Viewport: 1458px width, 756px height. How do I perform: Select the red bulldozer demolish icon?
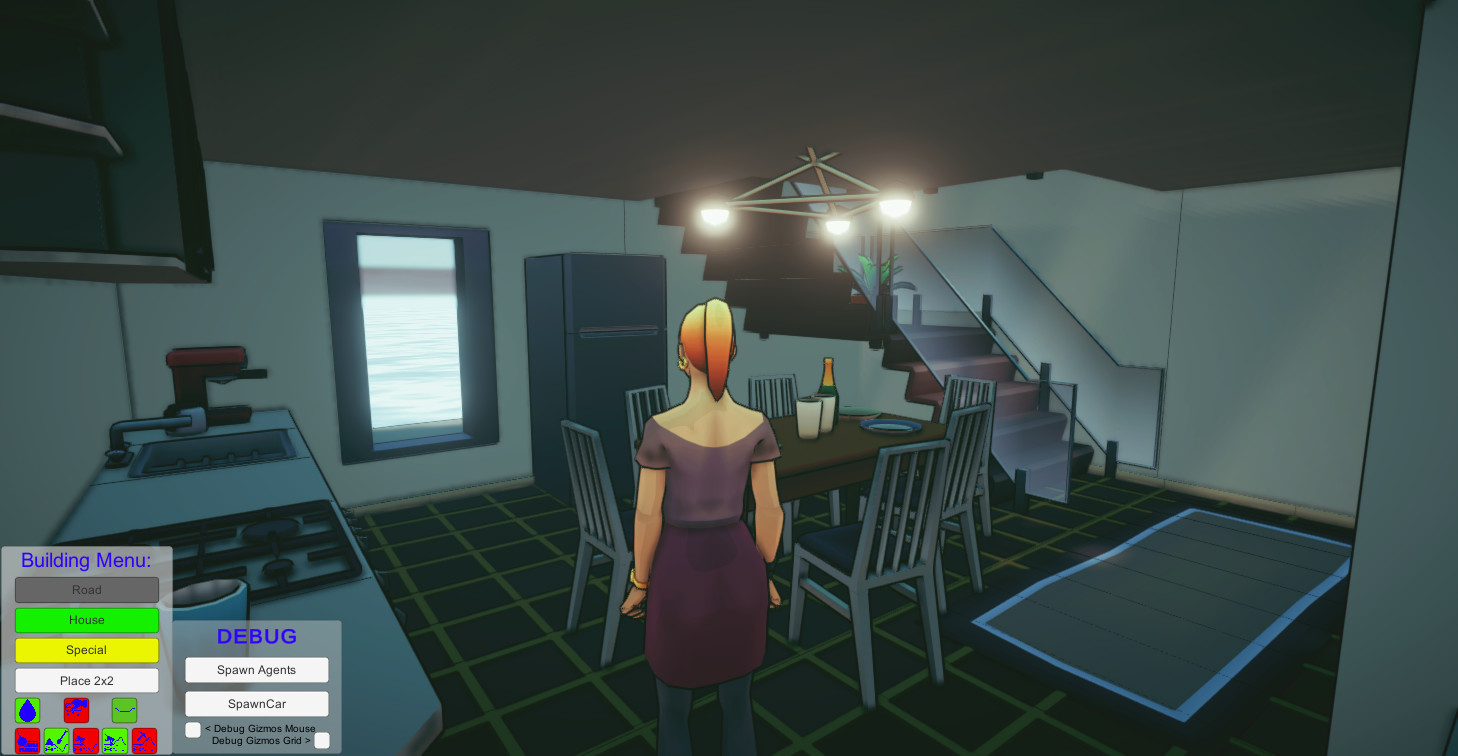[x=77, y=710]
